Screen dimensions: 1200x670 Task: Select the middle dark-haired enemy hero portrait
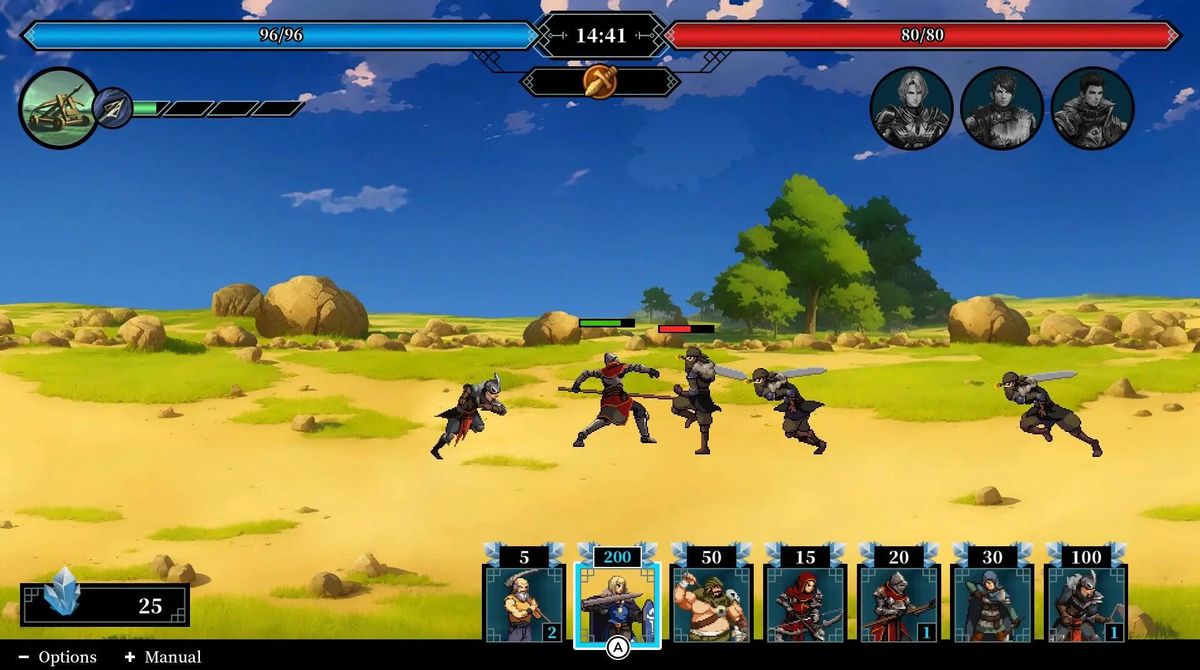click(x=1002, y=108)
